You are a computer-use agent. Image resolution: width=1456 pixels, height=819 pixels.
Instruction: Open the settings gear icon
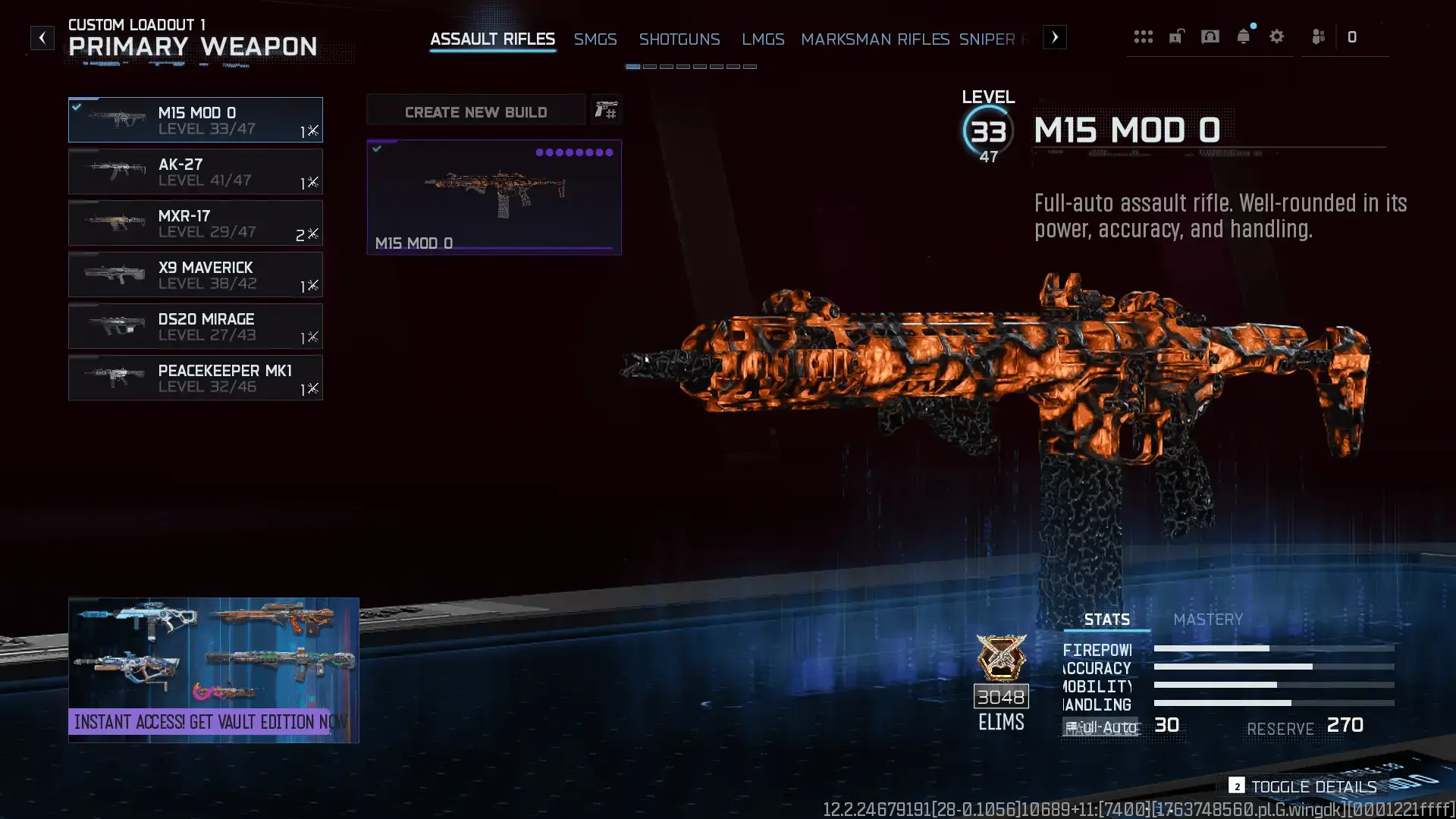[x=1277, y=36]
